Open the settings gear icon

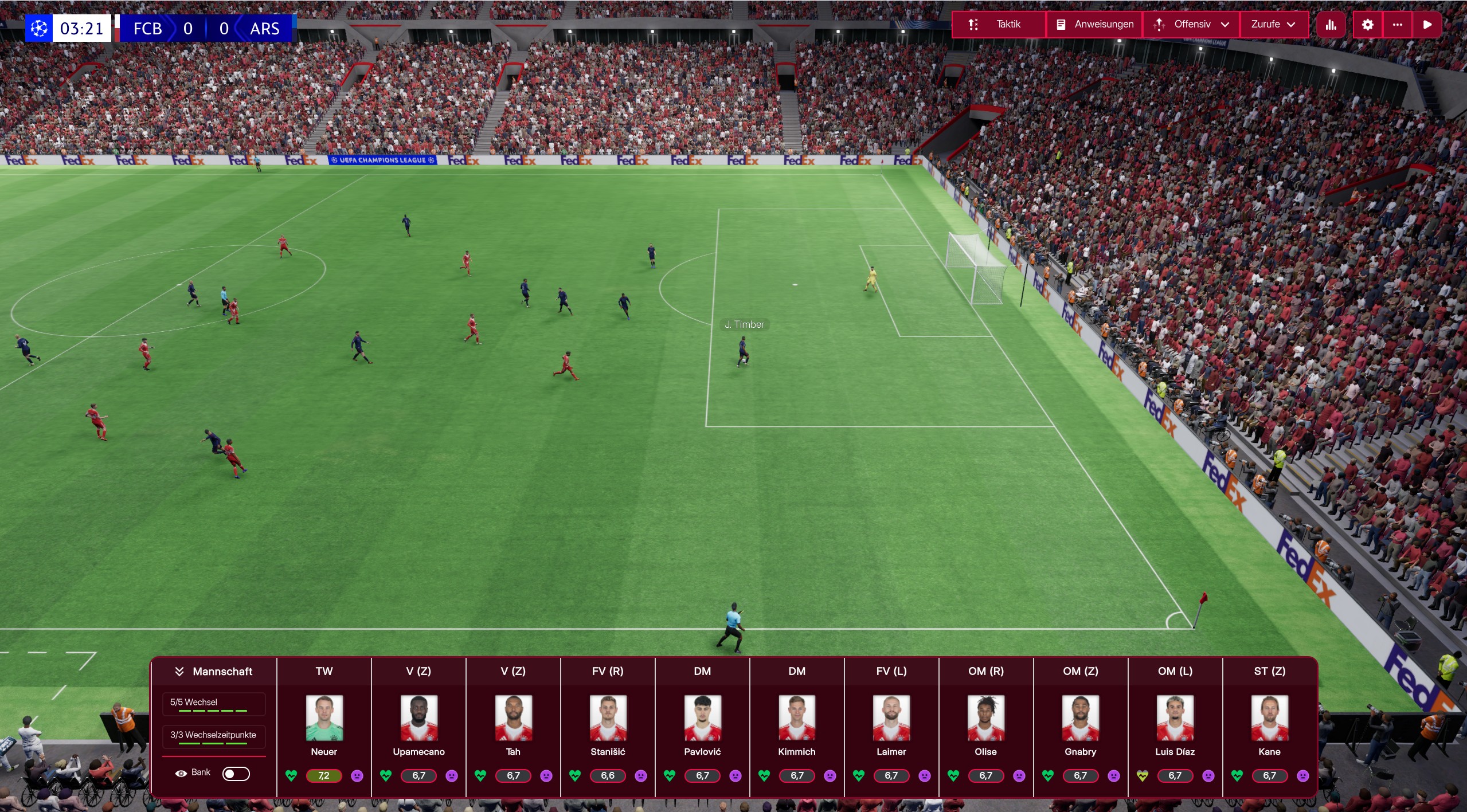(x=1368, y=24)
